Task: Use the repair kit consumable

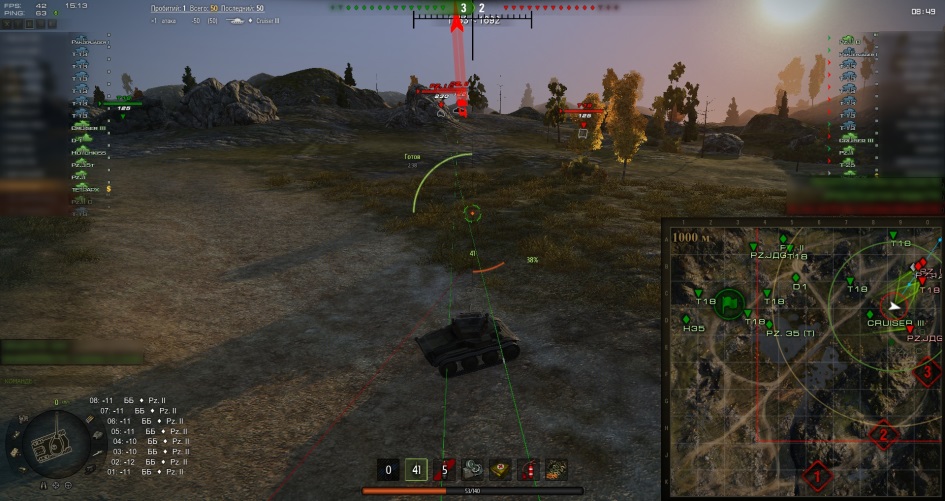Action: pos(472,469)
